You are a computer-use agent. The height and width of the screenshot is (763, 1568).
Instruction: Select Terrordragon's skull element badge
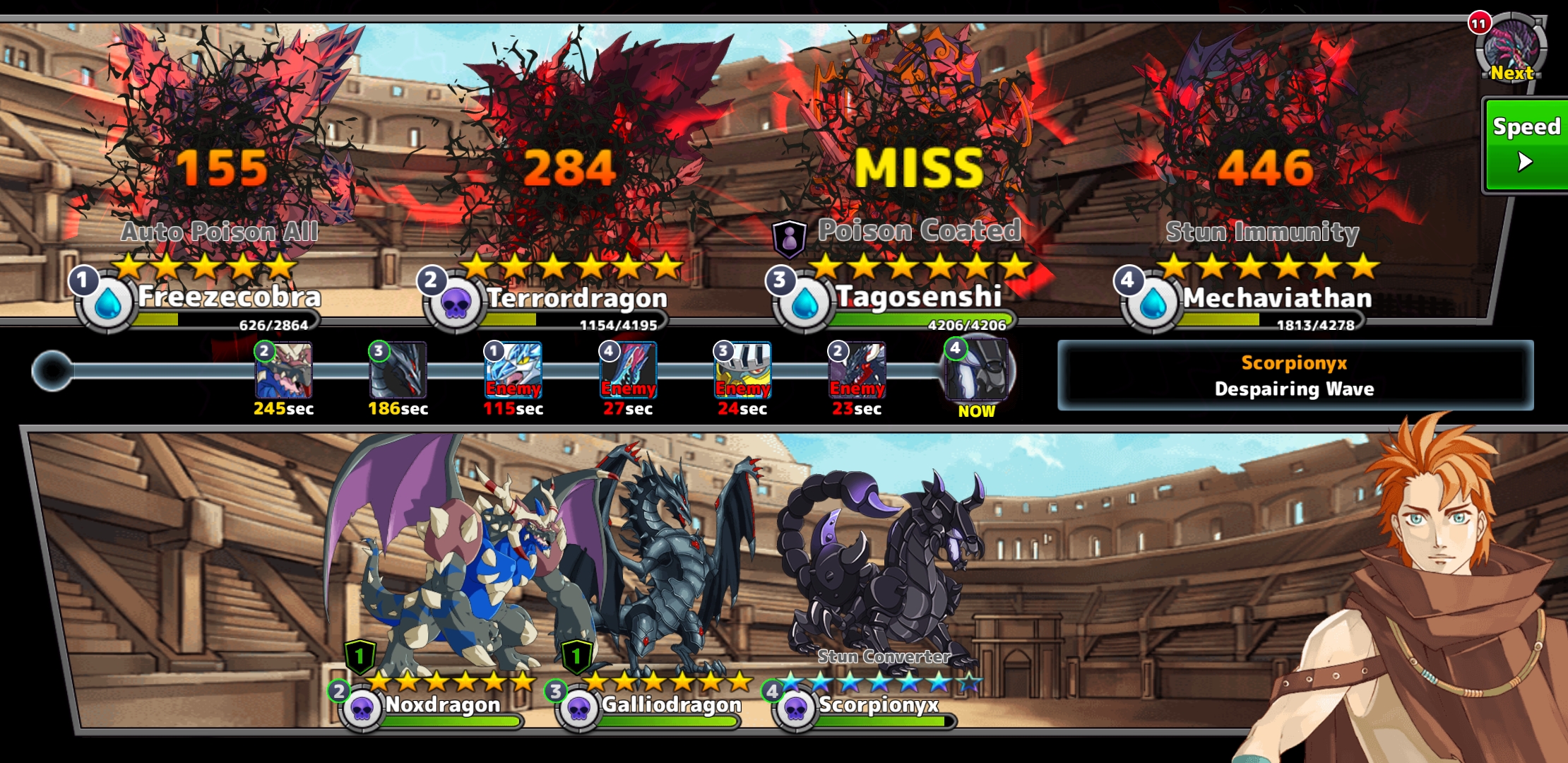[456, 305]
